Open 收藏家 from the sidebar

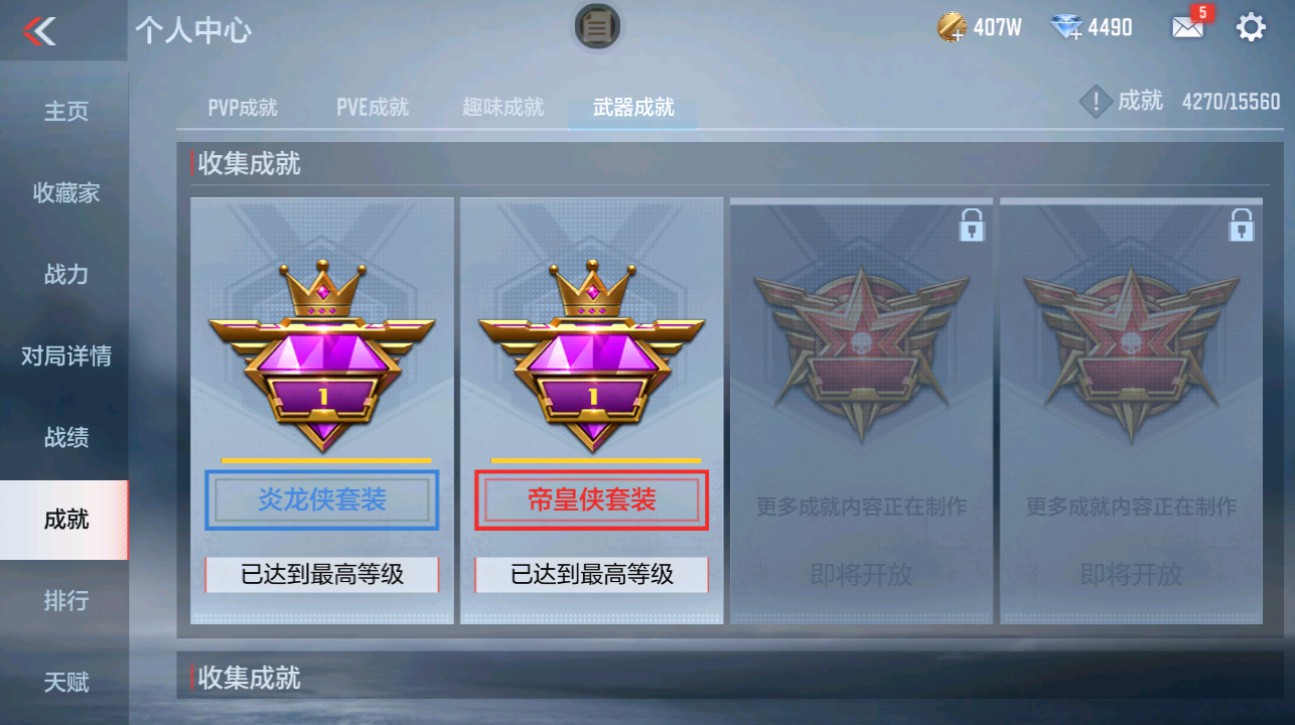pyautogui.click(x=64, y=192)
